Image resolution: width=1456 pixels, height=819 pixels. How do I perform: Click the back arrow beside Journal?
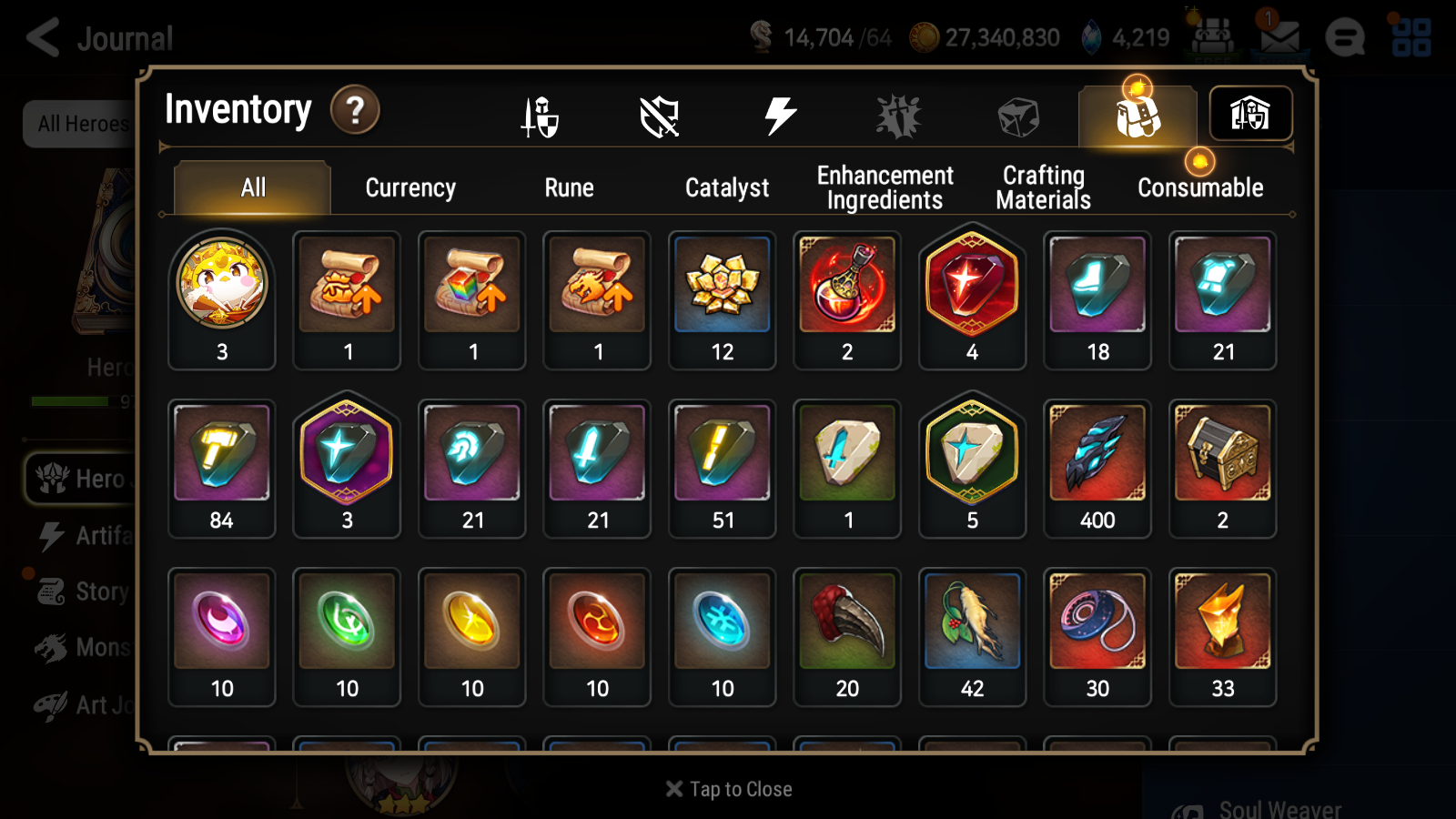coord(41,37)
